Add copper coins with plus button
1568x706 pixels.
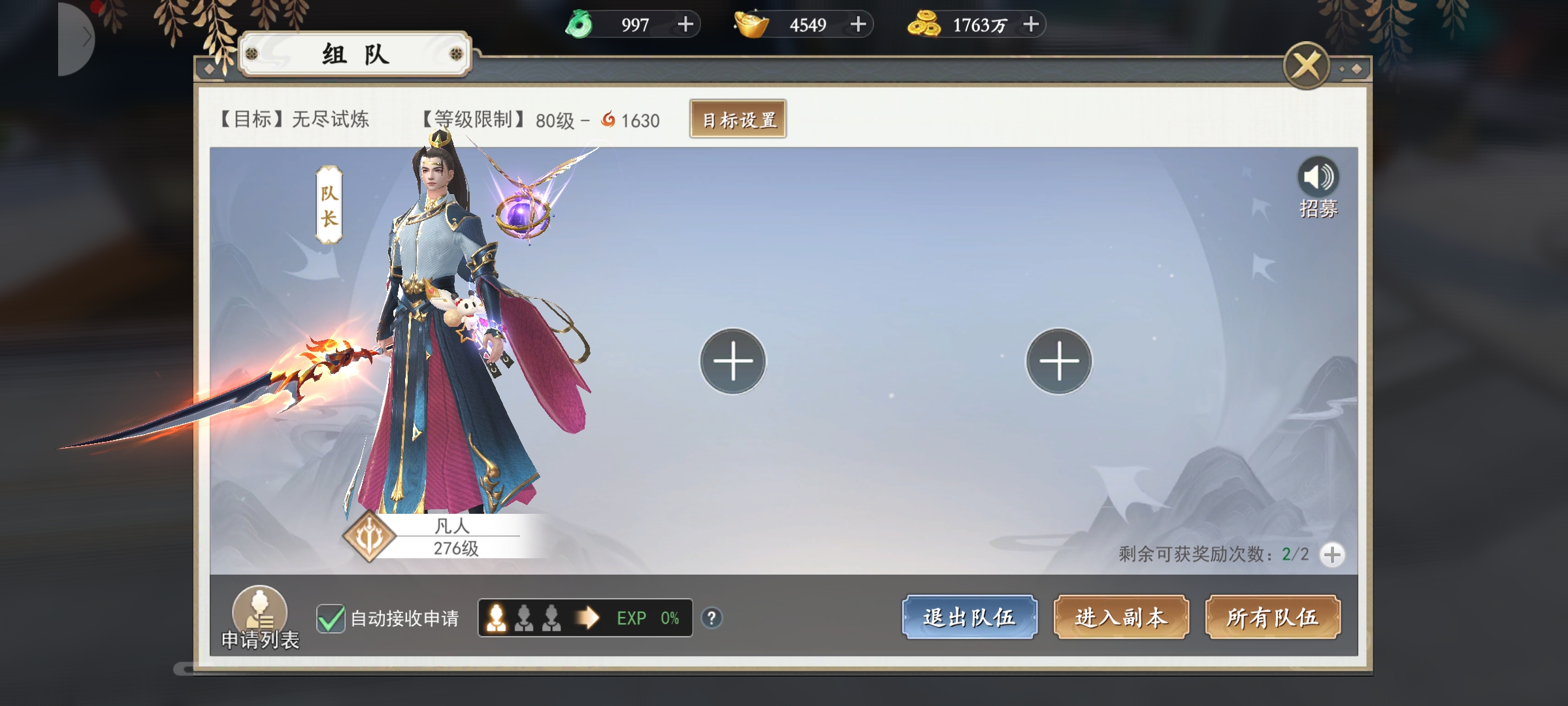pos(1031,25)
